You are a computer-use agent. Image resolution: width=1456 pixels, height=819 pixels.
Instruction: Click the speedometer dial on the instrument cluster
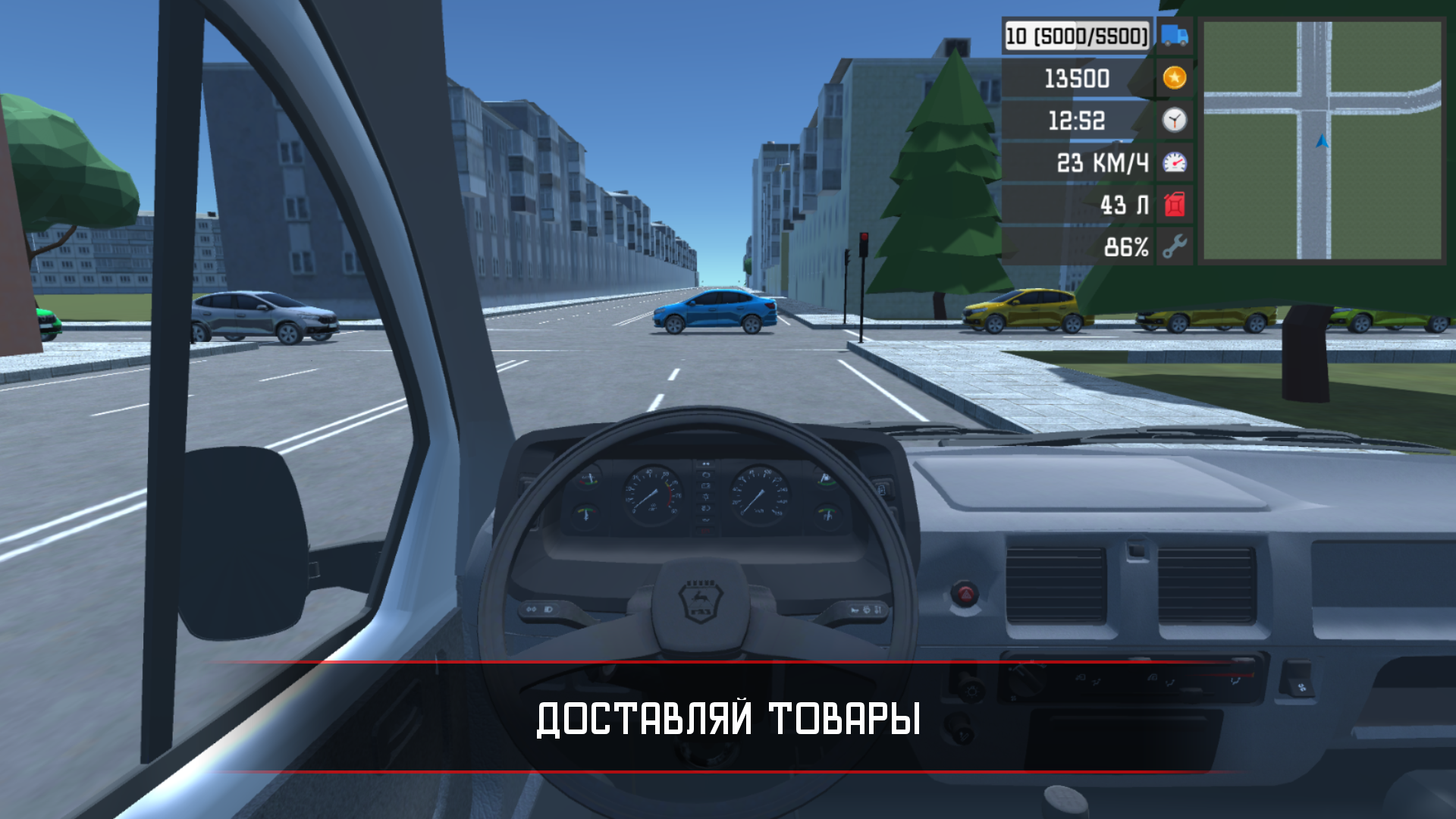(x=760, y=494)
